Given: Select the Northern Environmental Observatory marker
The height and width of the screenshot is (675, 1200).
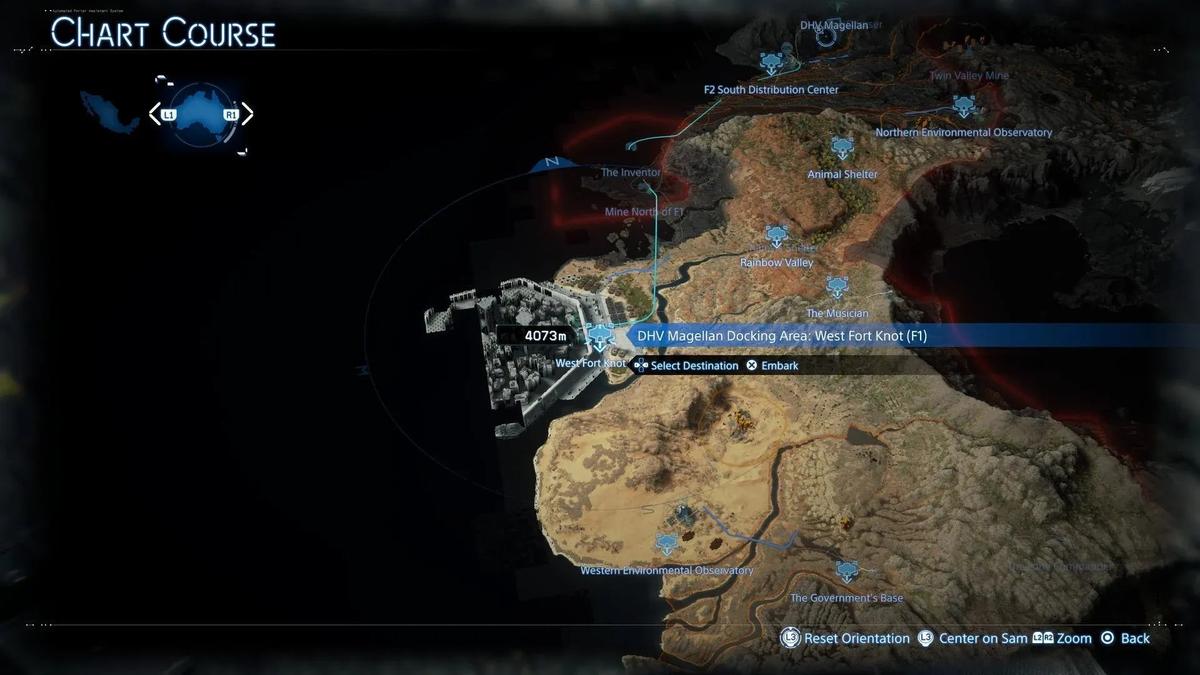Looking at the screenshot, I should coord(964,105).
